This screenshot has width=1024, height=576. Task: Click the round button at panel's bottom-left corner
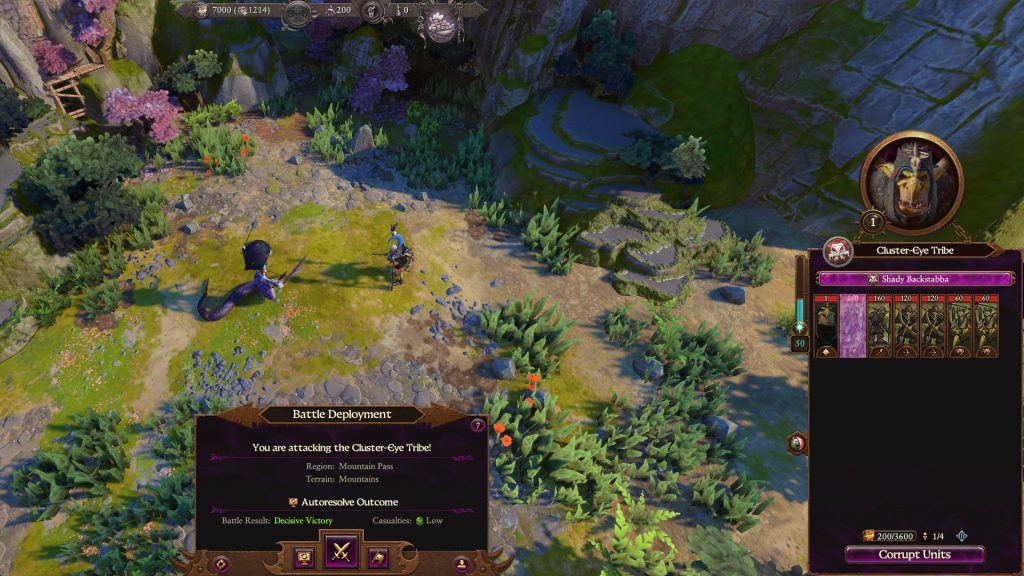point(221,564)
